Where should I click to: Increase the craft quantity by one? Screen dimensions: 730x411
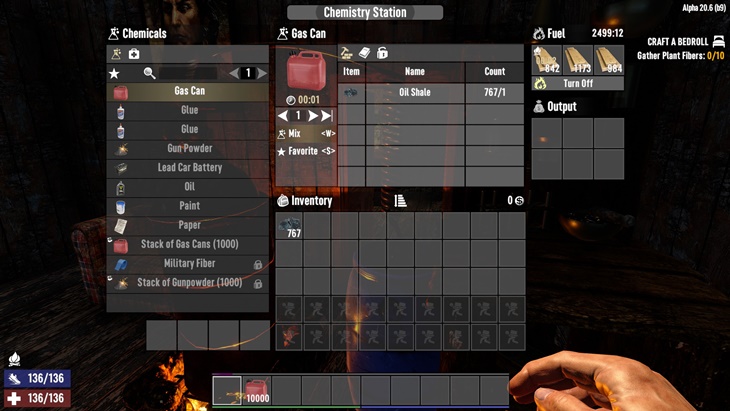click(313, 116)
